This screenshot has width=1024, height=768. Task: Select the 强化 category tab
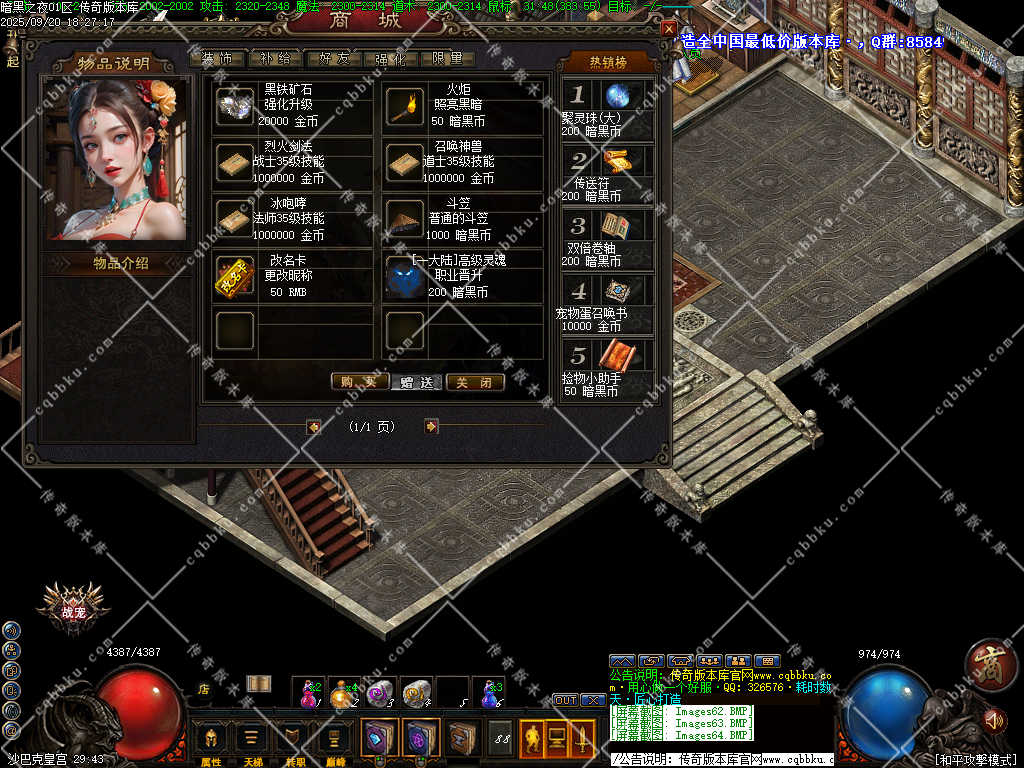pyautogui.click(x=389, y=59)
